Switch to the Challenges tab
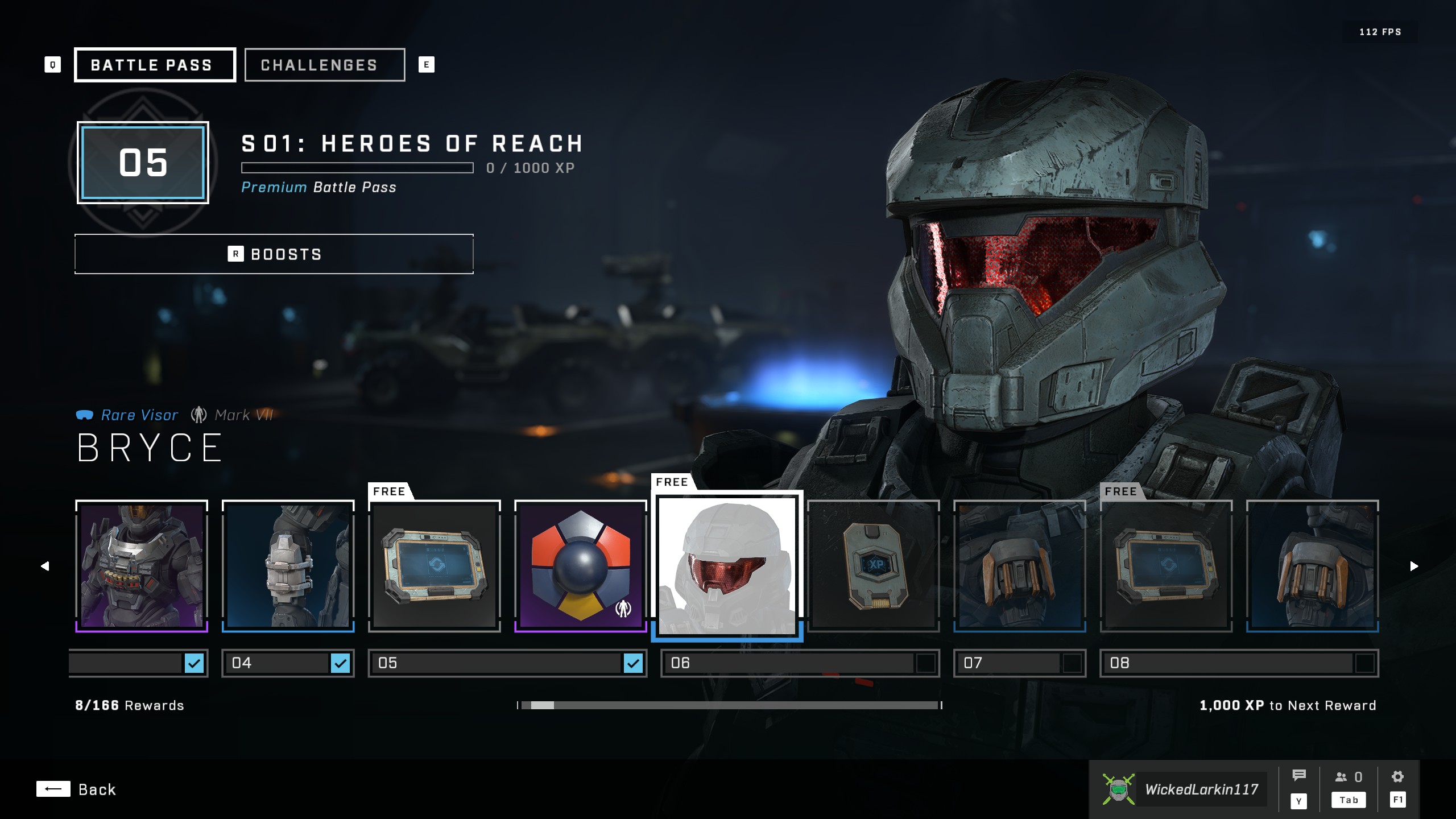Image resolution: width=1456 pixels, height=819 pixels. [324, 64]
